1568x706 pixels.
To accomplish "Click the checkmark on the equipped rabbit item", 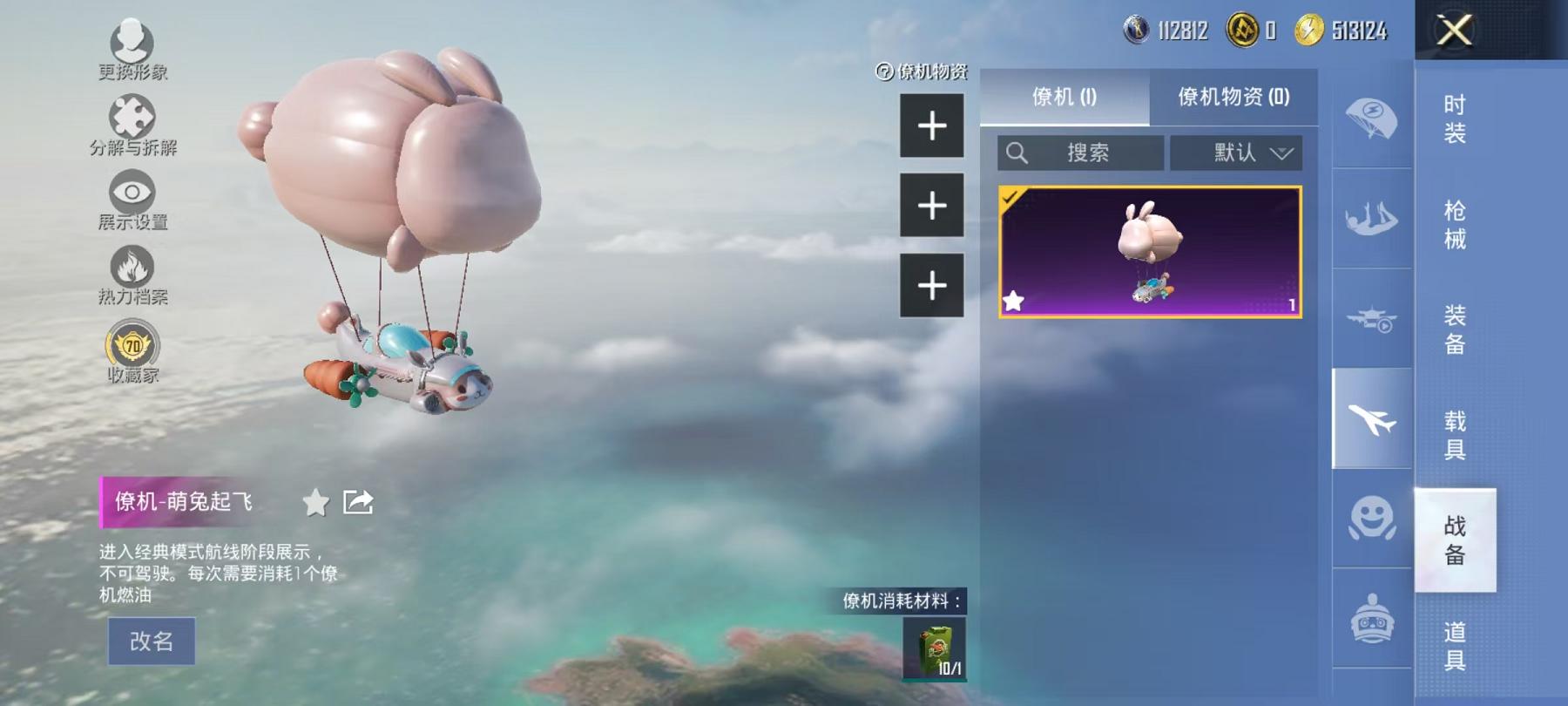I will coord(1009,196).
